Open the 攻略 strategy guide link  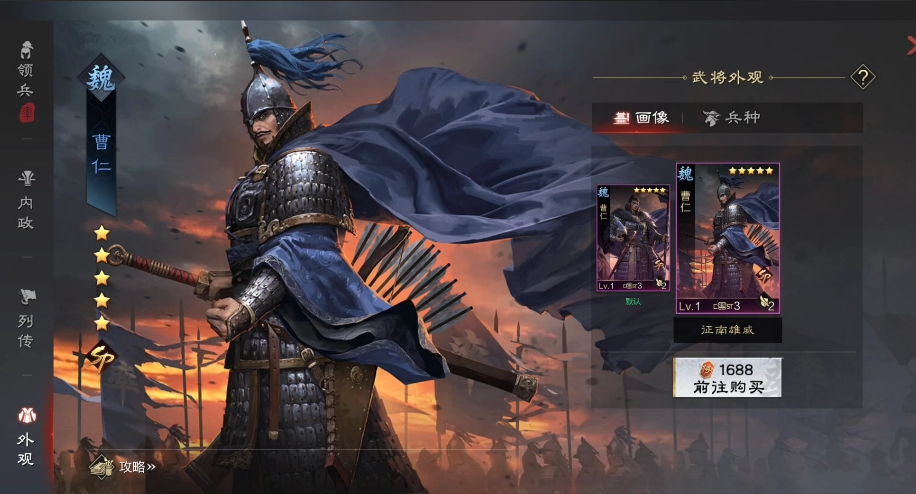click(124, 466)
